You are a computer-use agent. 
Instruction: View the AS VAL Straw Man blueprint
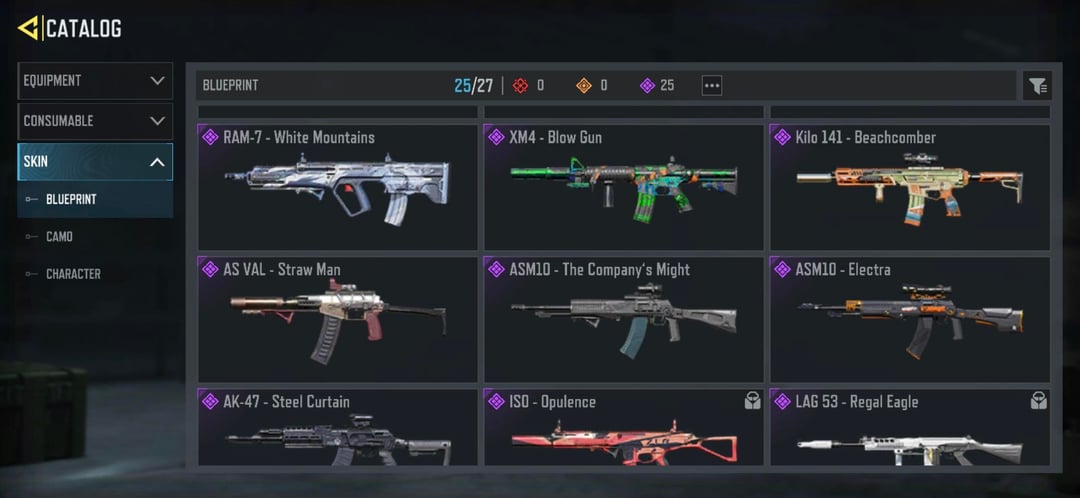click(337, 319)
